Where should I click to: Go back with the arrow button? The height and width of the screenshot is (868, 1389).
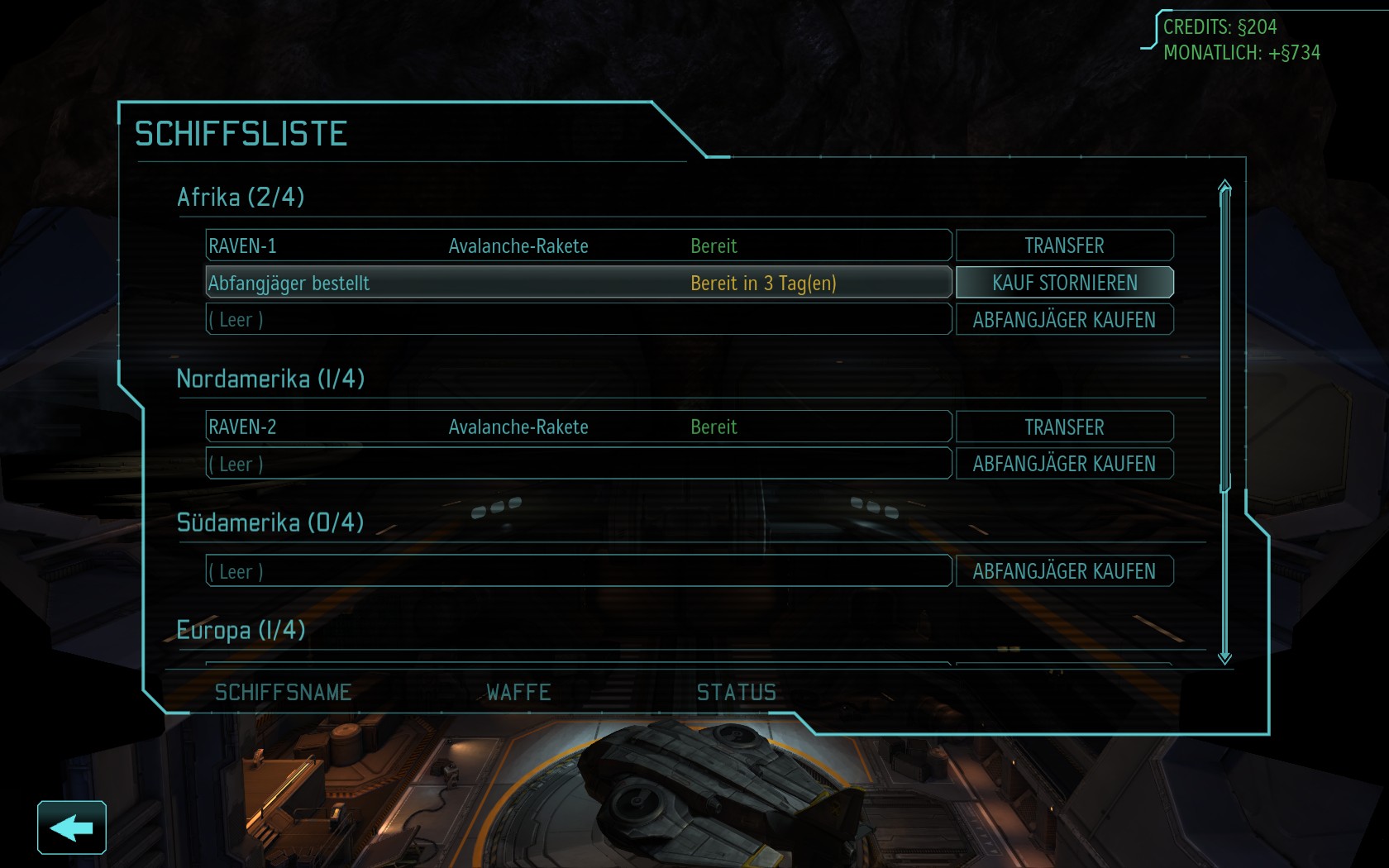[x=72, y=827]
